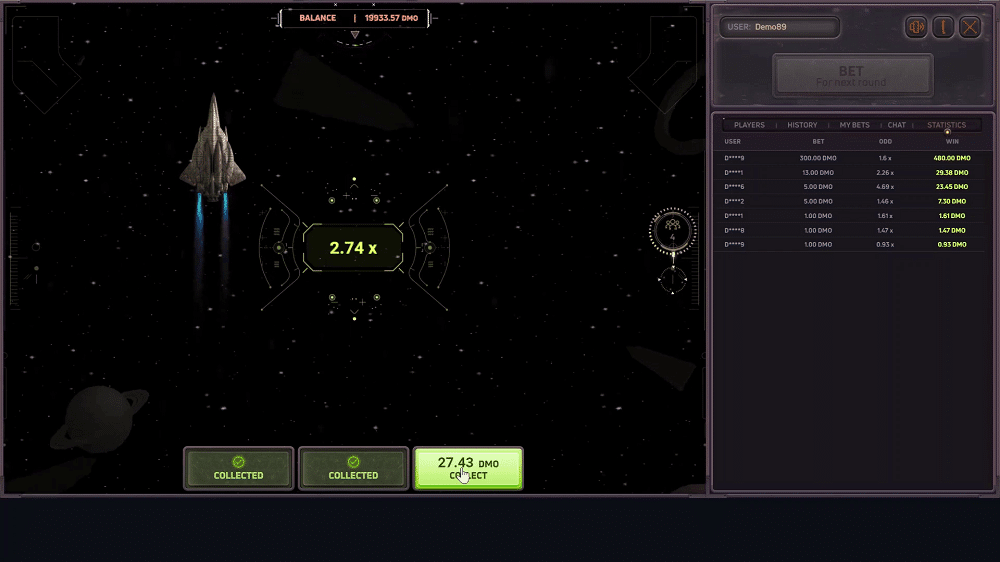Collect the 27.43 DMO winnings
This screenshot has width=1000, height=562.
(468, 468)
